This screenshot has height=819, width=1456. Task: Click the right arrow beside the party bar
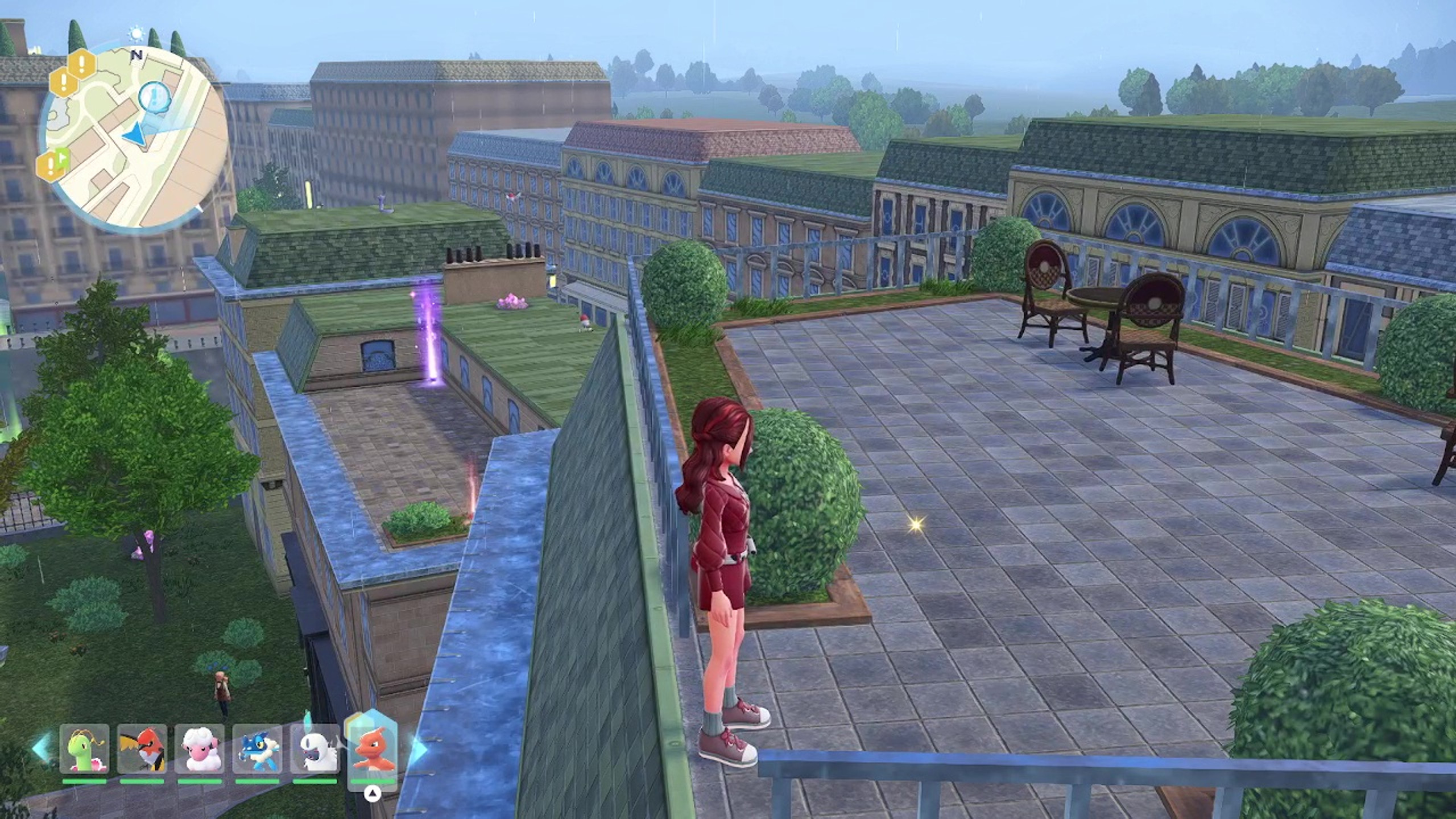[x=418, y=750]
